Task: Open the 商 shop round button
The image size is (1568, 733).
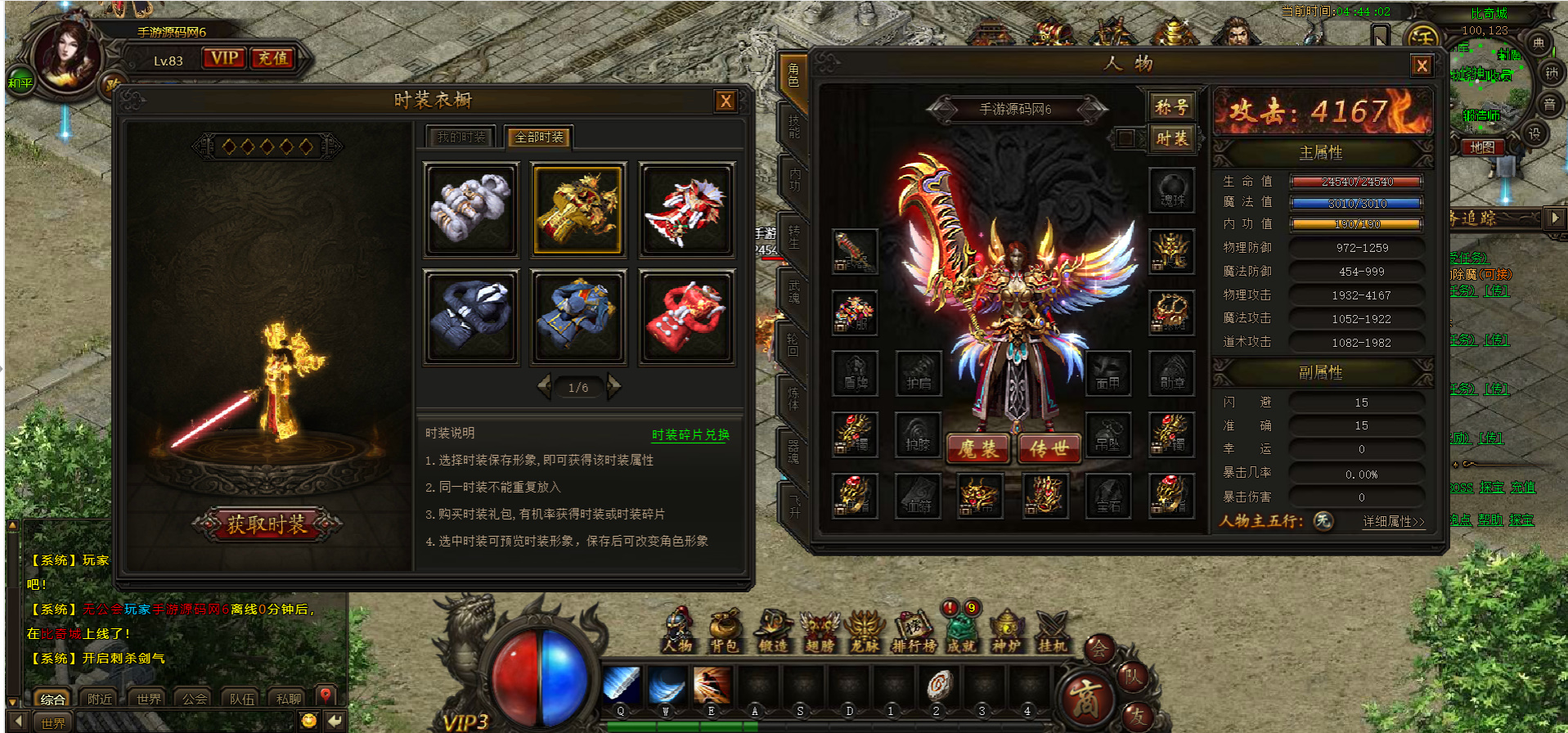Action: [x=1085, y=698]
